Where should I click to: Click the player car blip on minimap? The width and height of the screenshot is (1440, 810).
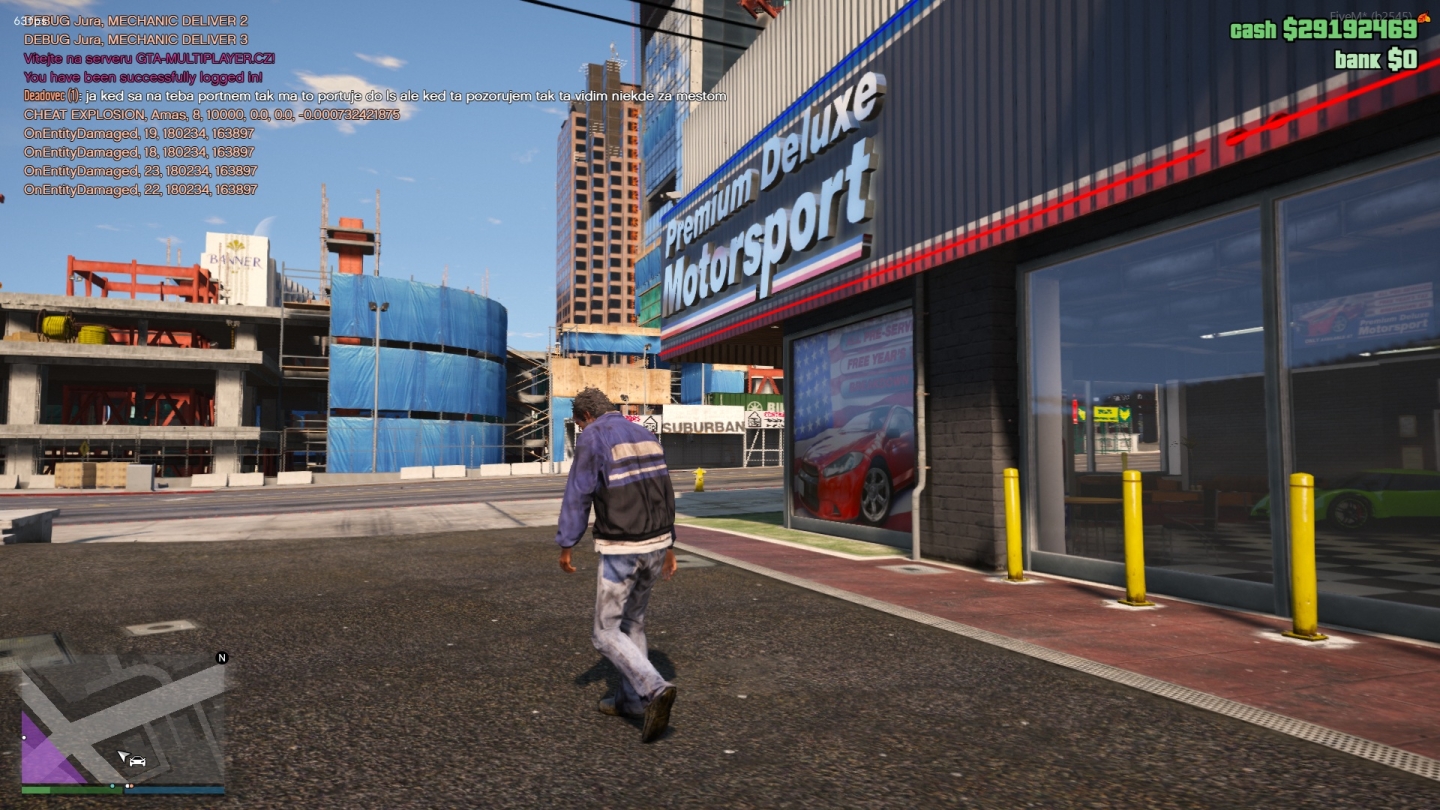(x=137, y=760)
